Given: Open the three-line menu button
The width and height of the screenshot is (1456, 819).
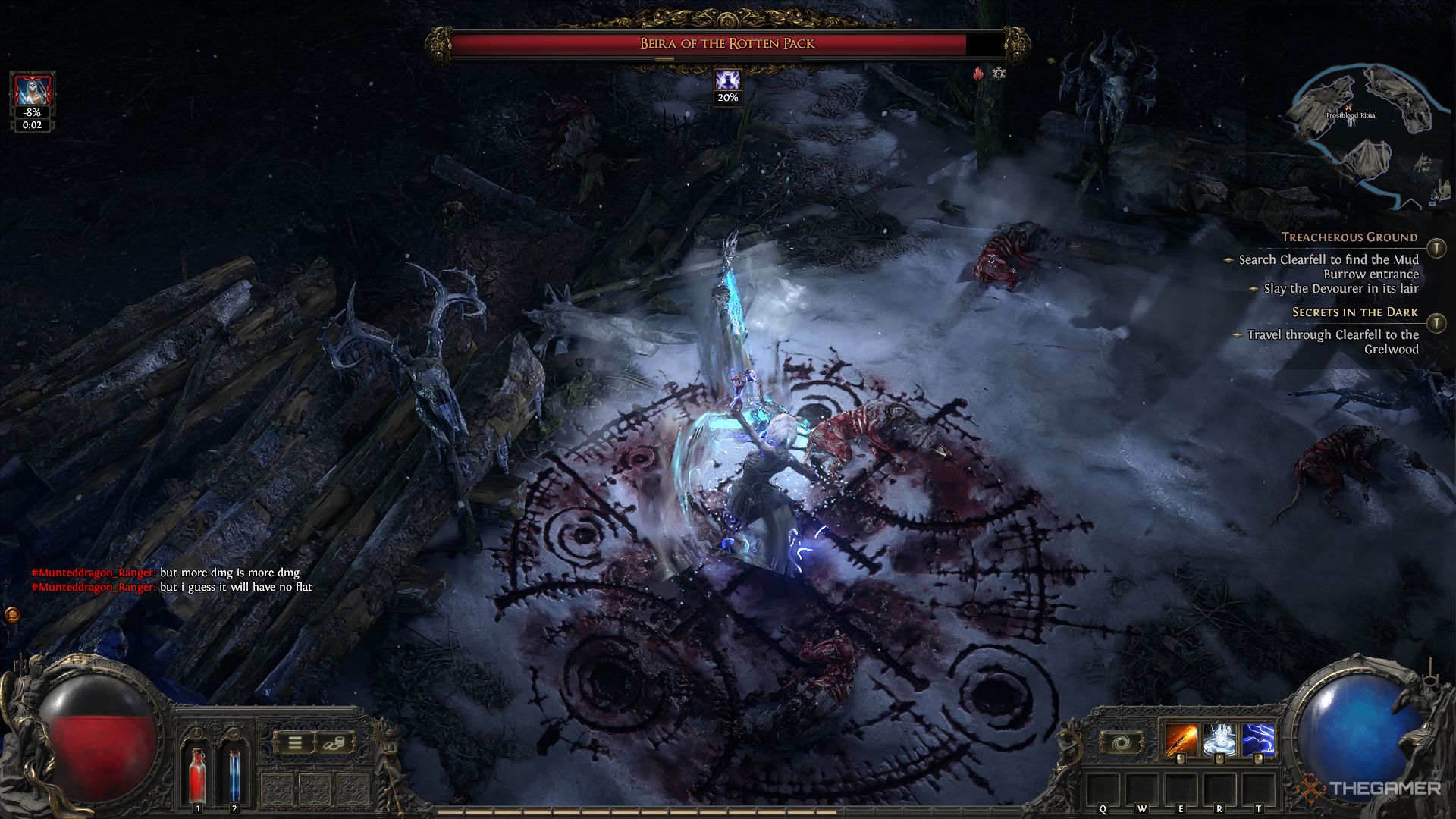Looking at the screenshot, I should click(x=294, y=743).
